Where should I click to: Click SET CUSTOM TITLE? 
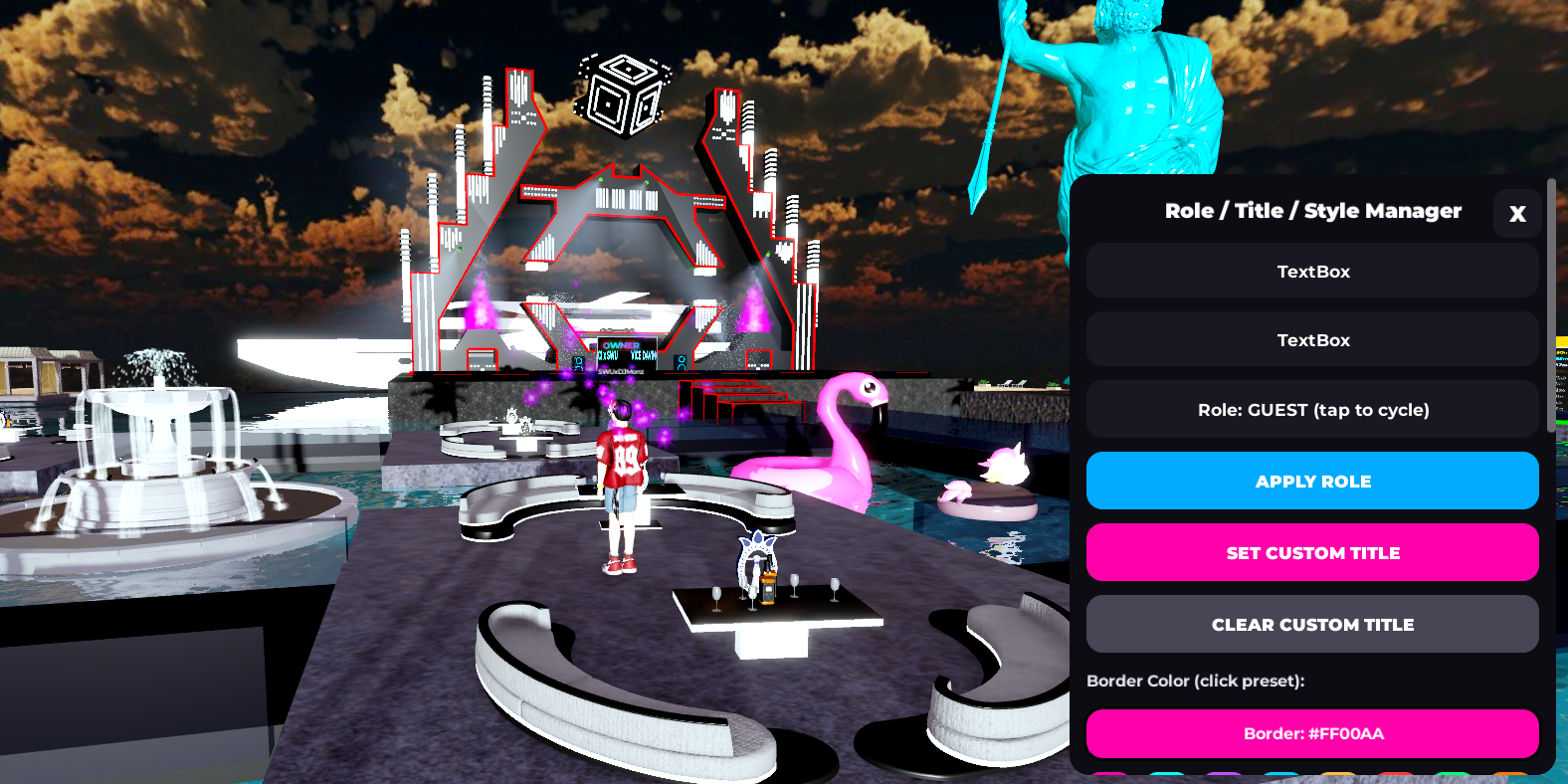click(x=1312, y=552)
